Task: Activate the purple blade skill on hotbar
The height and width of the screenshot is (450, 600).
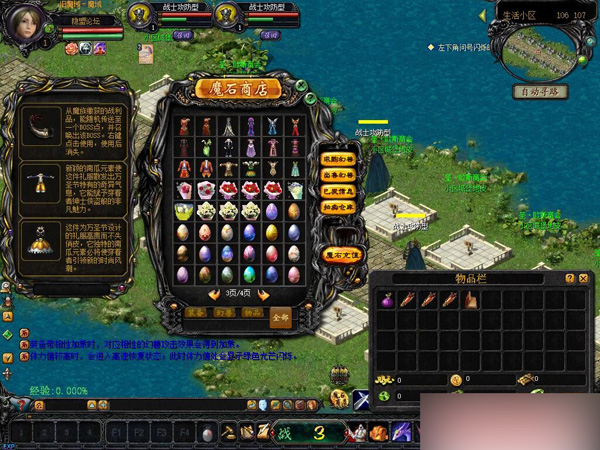Action: coord(402,432)
